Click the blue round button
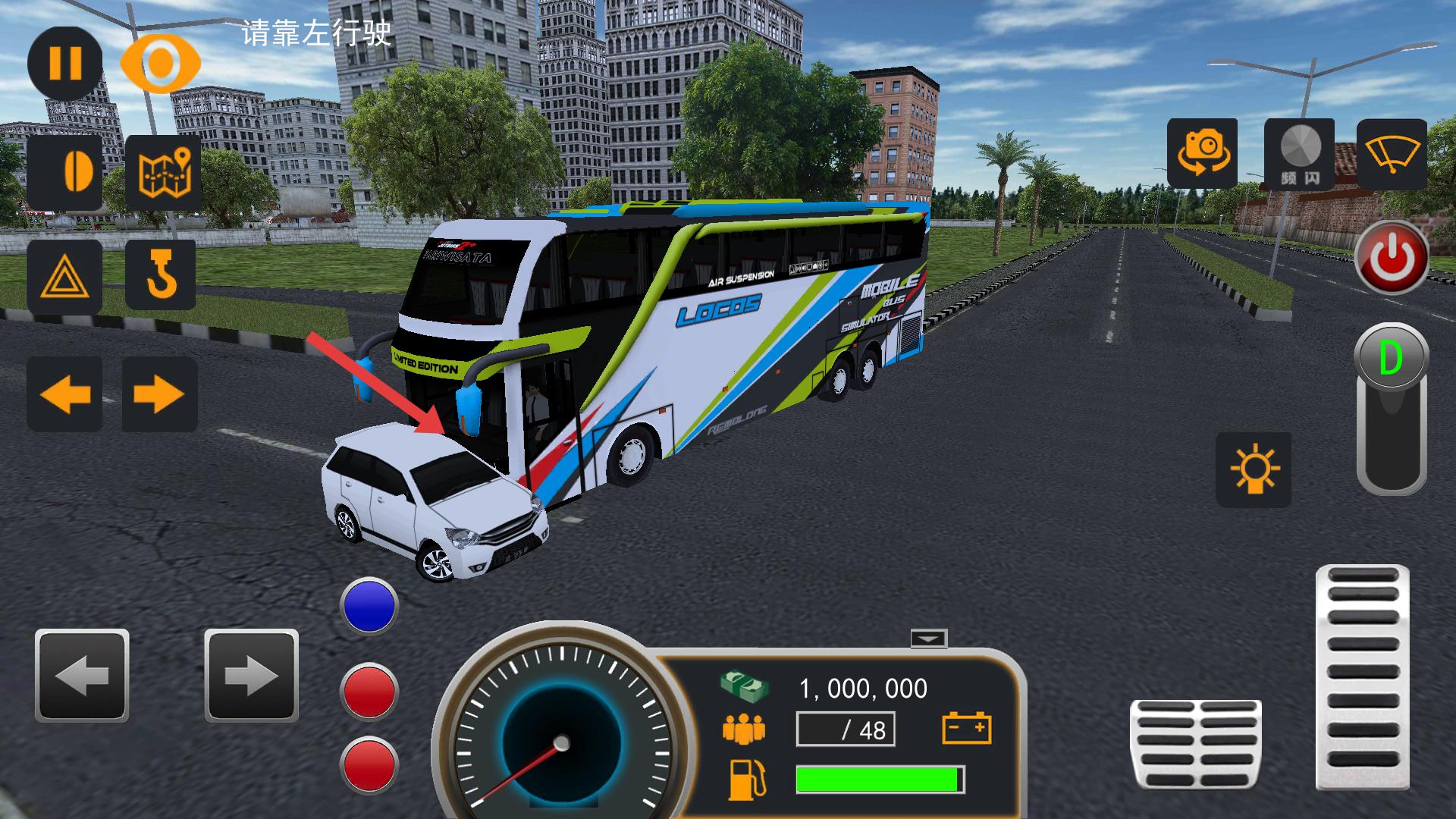 pyautogui.click(x=369, y=605)
